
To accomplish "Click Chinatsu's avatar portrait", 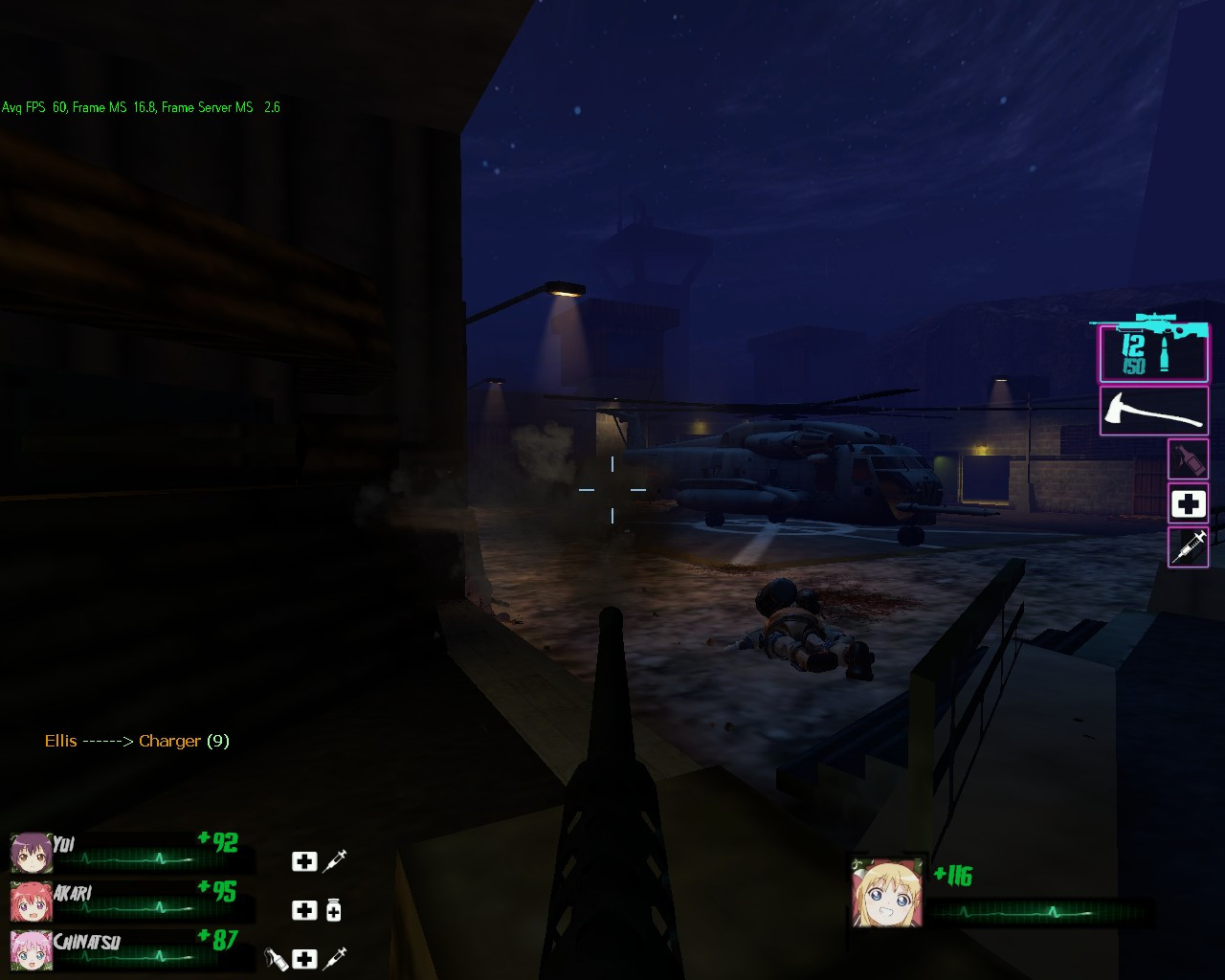I will [31, 951].
